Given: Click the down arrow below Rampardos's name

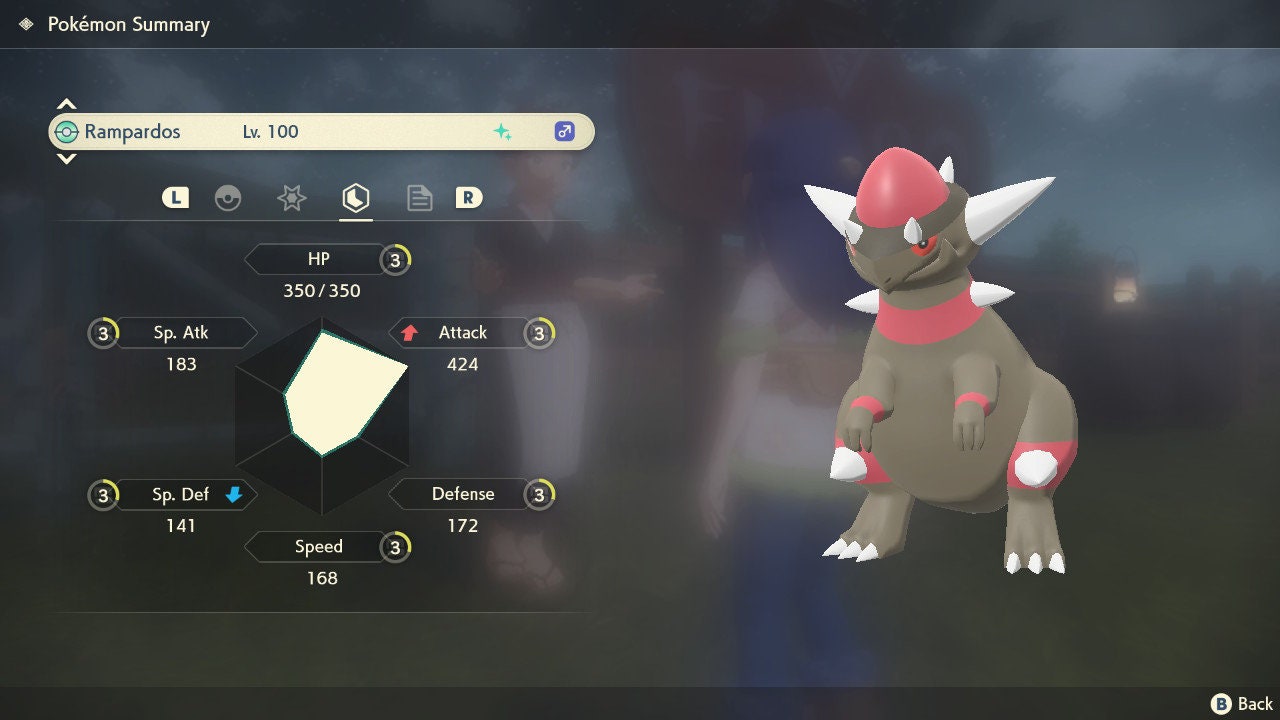Looking at the screenshot, I should pyautogui.click(x=66, y=159).
